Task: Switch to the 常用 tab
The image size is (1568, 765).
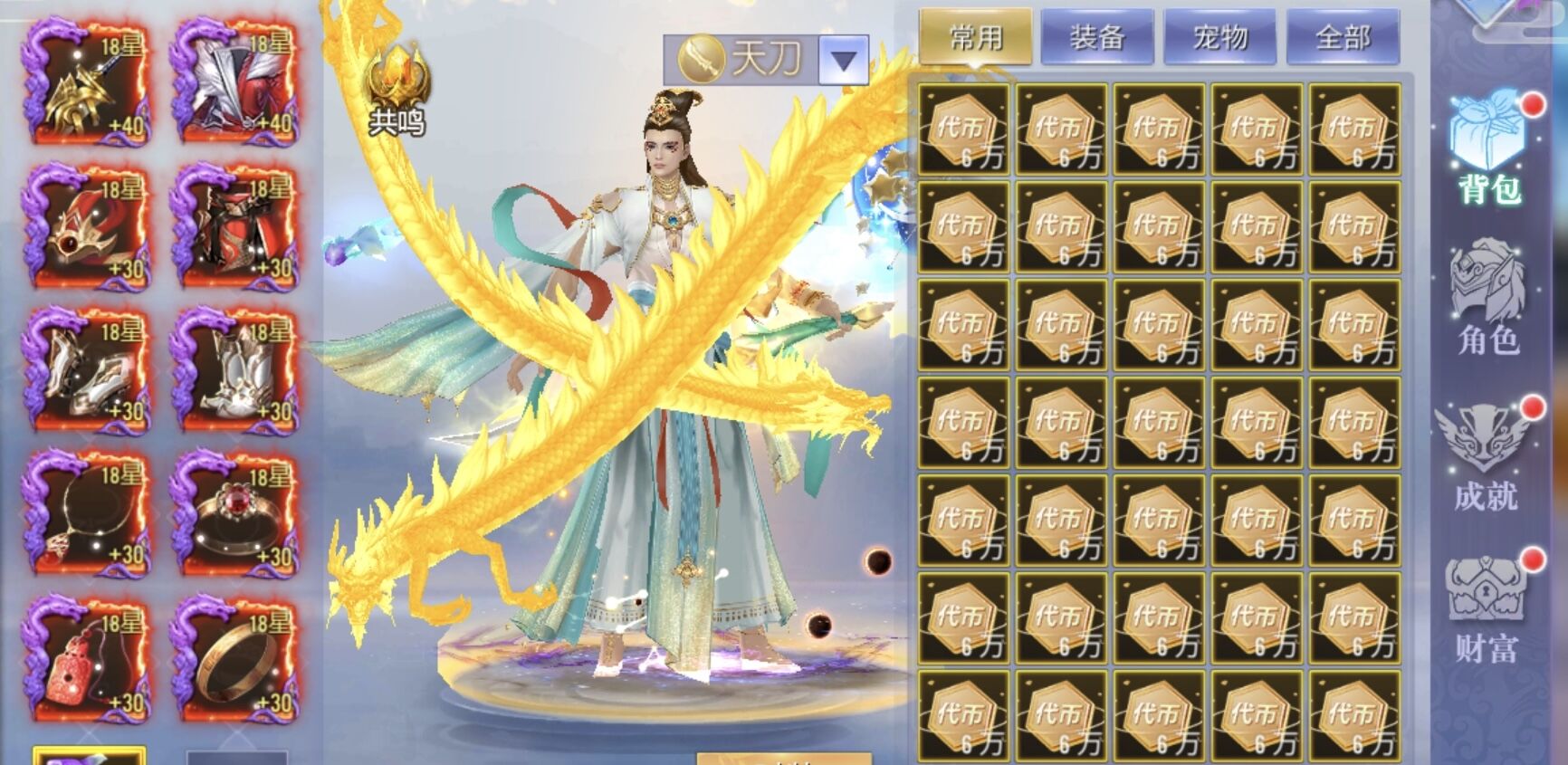Action: (975, 37)
